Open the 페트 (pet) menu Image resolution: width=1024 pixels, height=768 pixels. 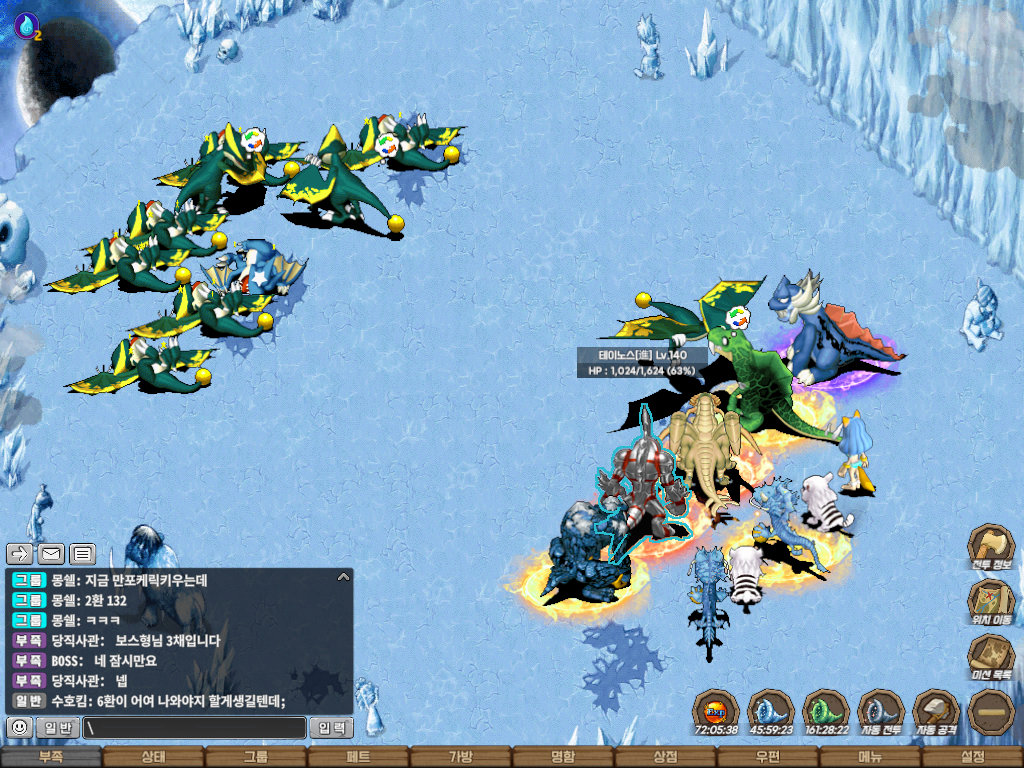click(x=358, y=757)
